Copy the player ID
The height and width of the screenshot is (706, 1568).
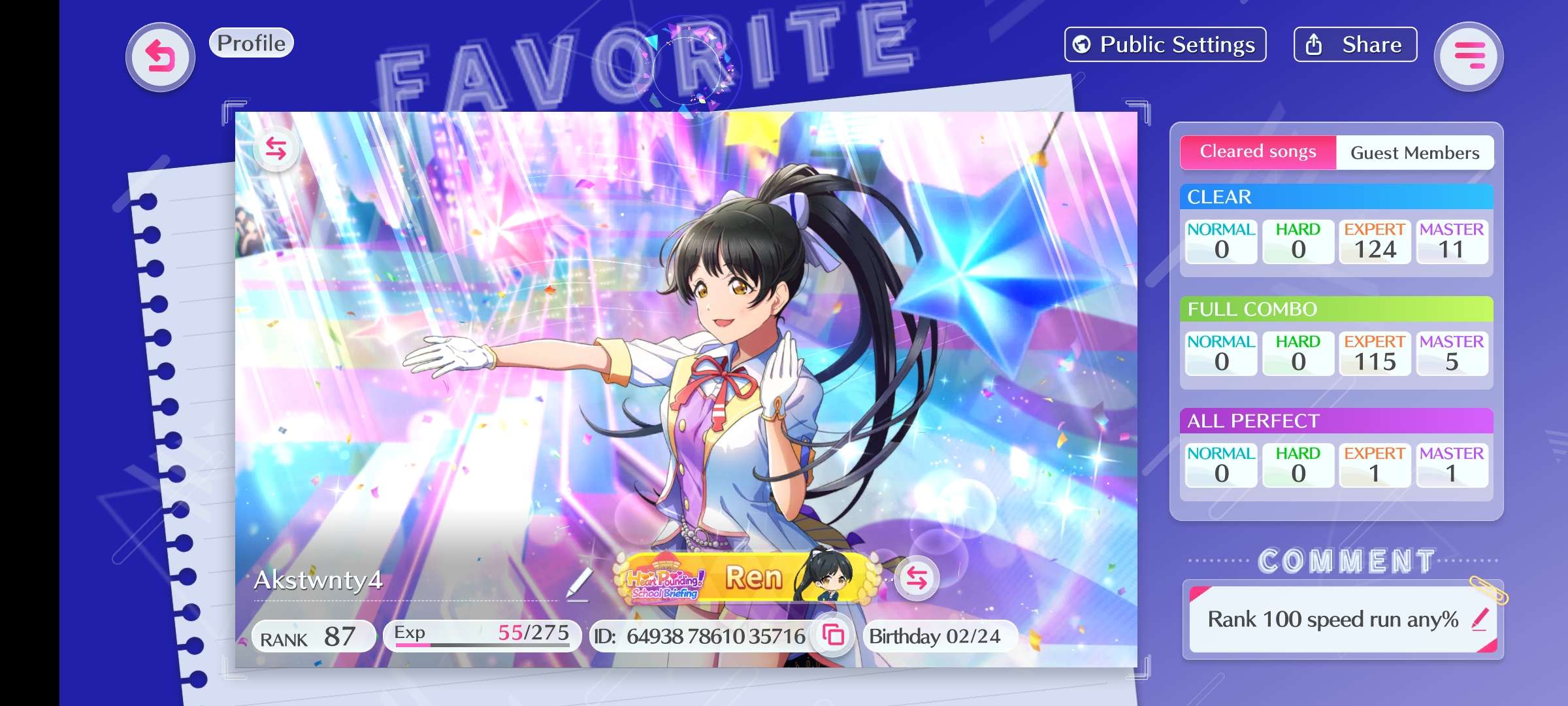click(833, 635)
